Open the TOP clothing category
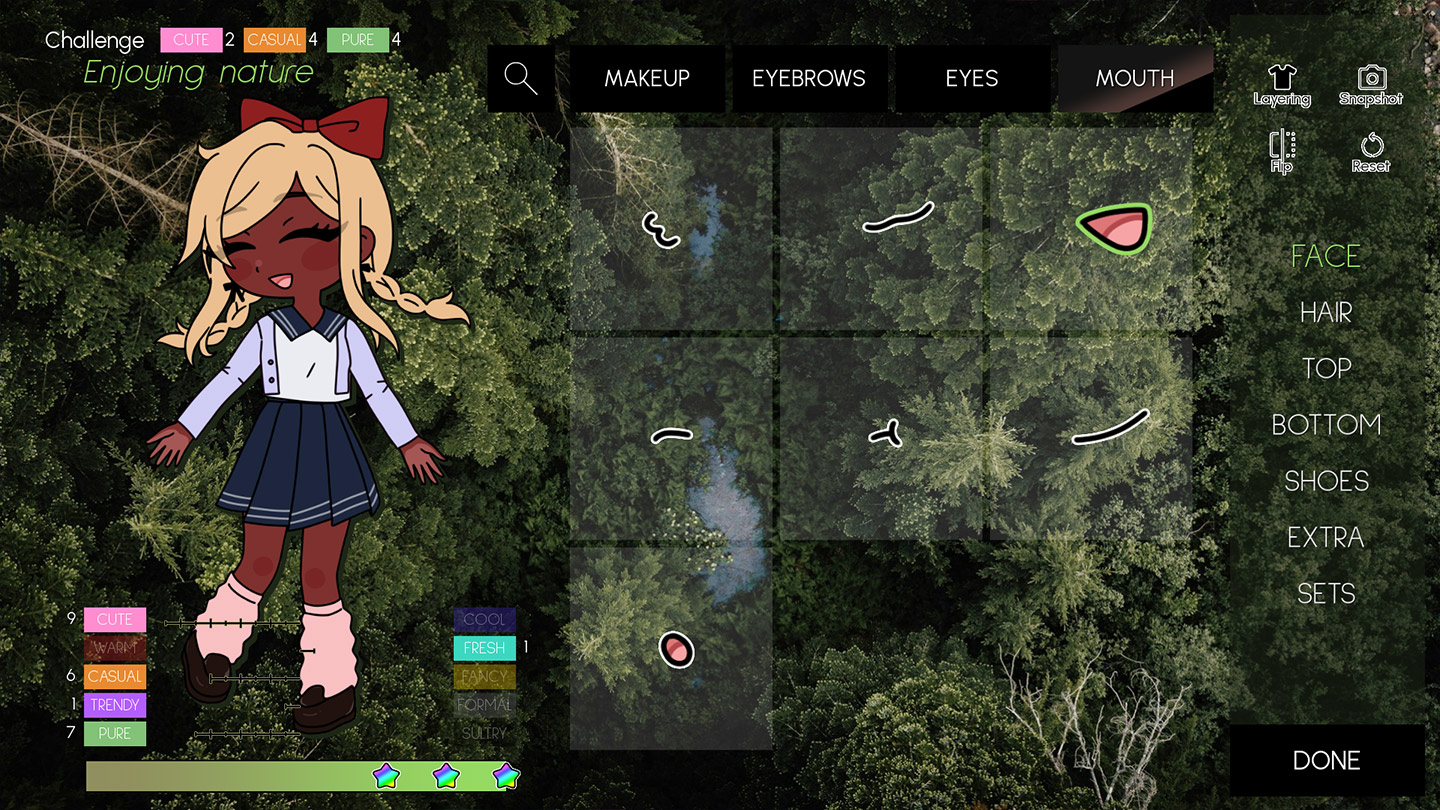1440x810 pixels. [x=1326, y=369]
